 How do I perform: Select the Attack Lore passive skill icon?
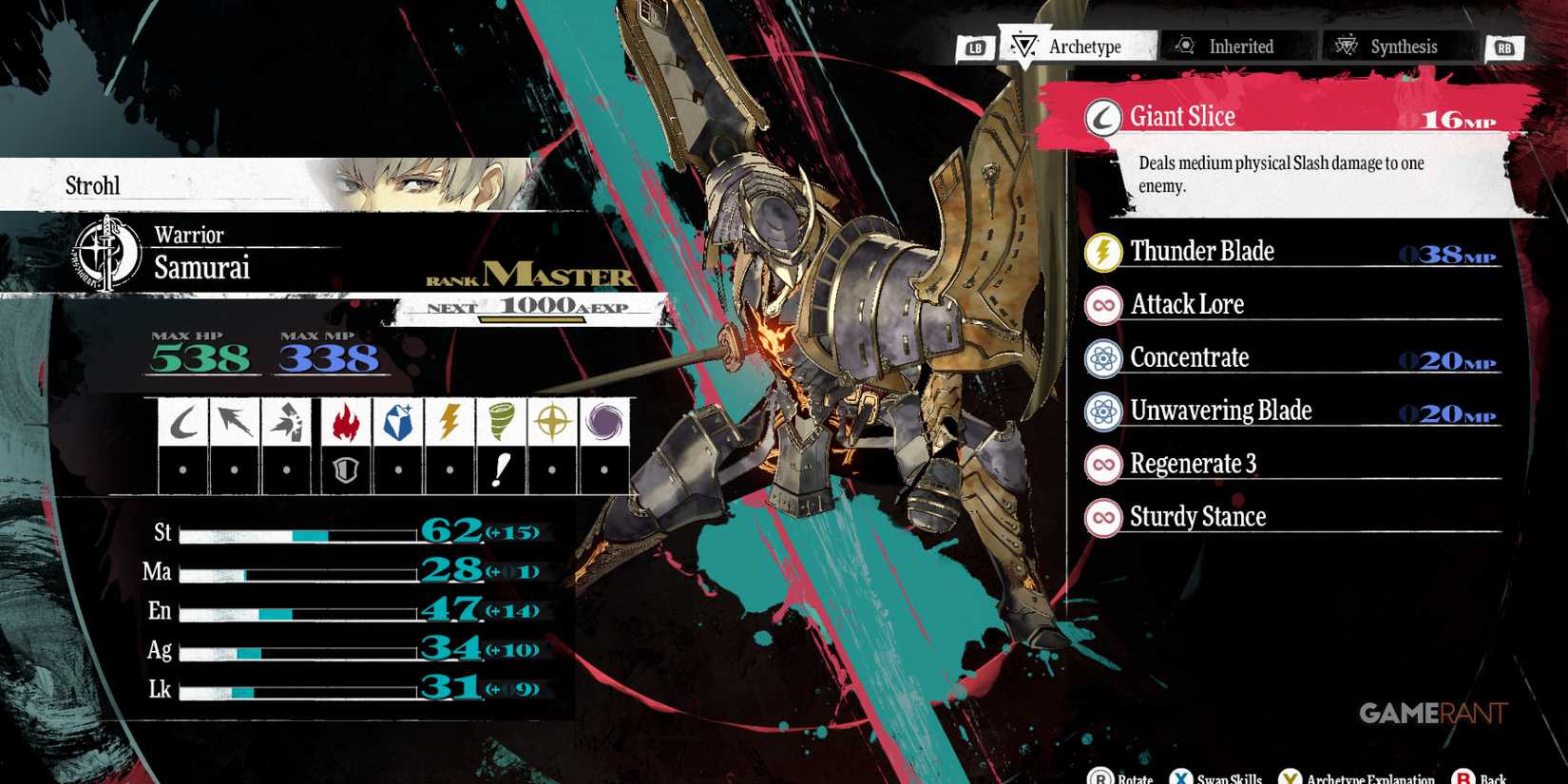tap(1102, 304)
